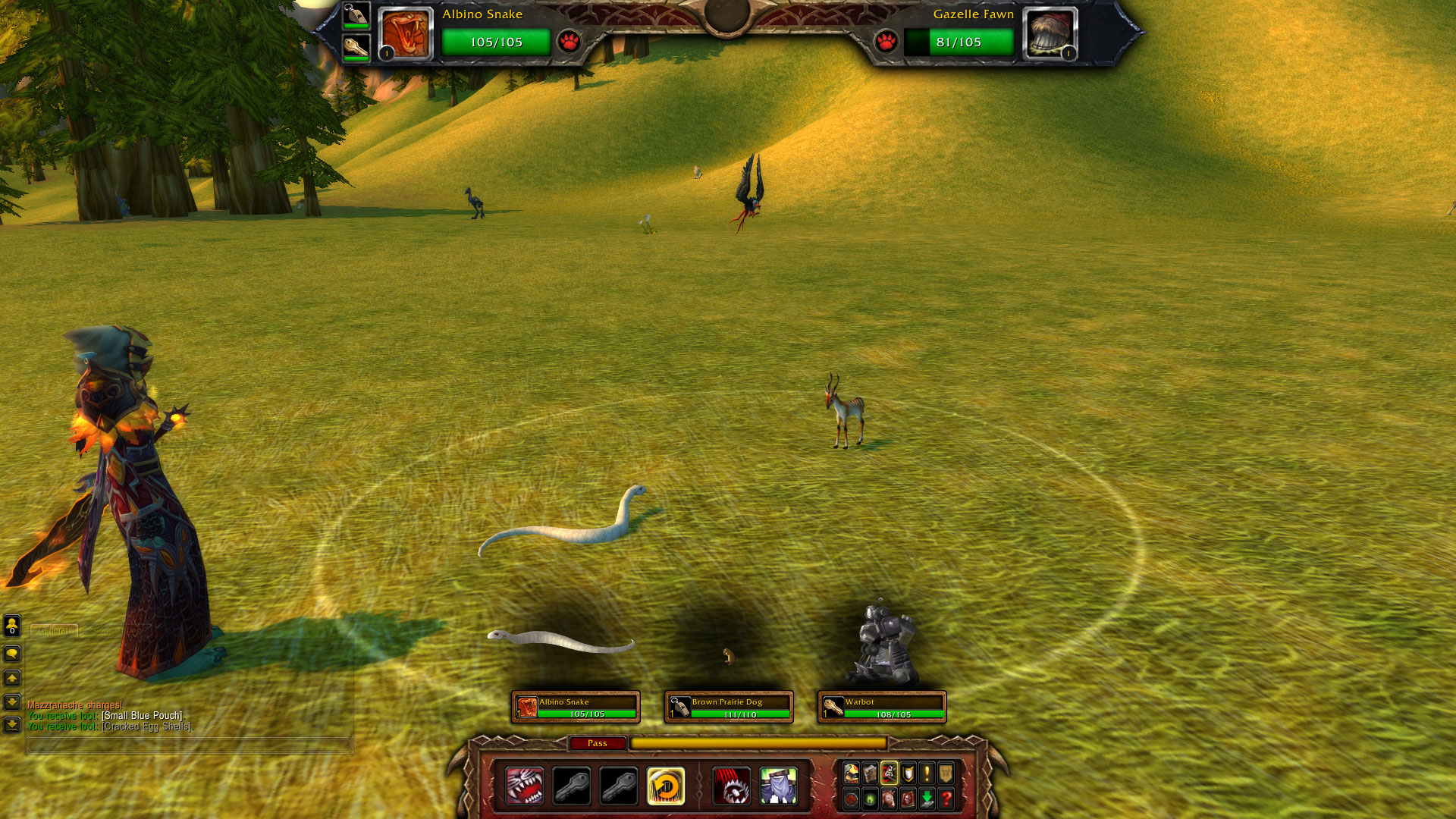Open the chat speech-bubble menu

point(12,654)
